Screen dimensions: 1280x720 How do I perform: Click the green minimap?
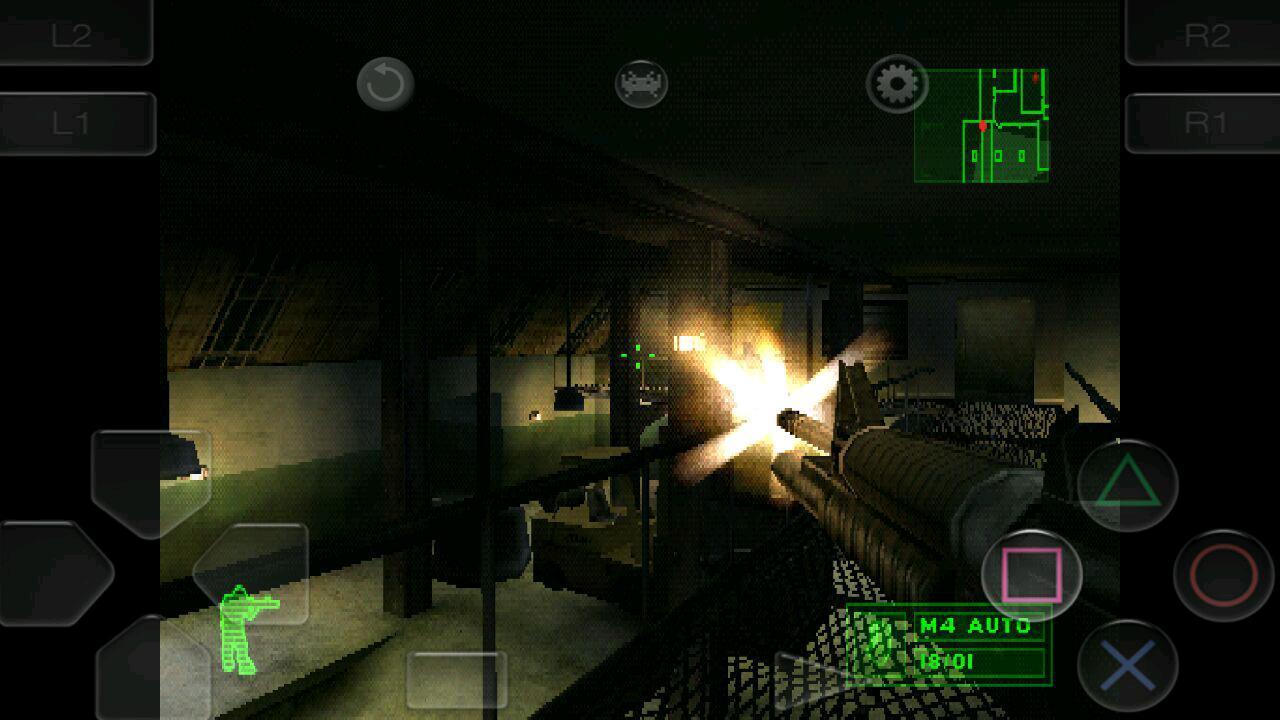(981, 125)
